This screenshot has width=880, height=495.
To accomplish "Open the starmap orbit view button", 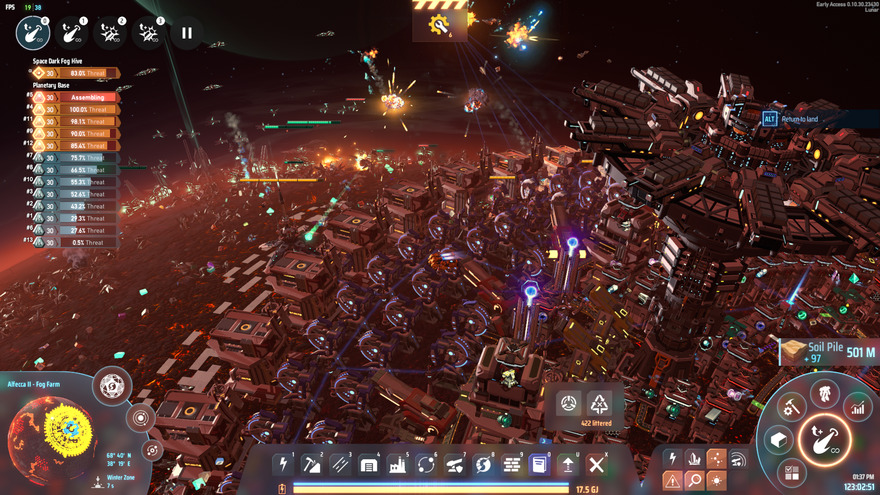I will (153, 450).
